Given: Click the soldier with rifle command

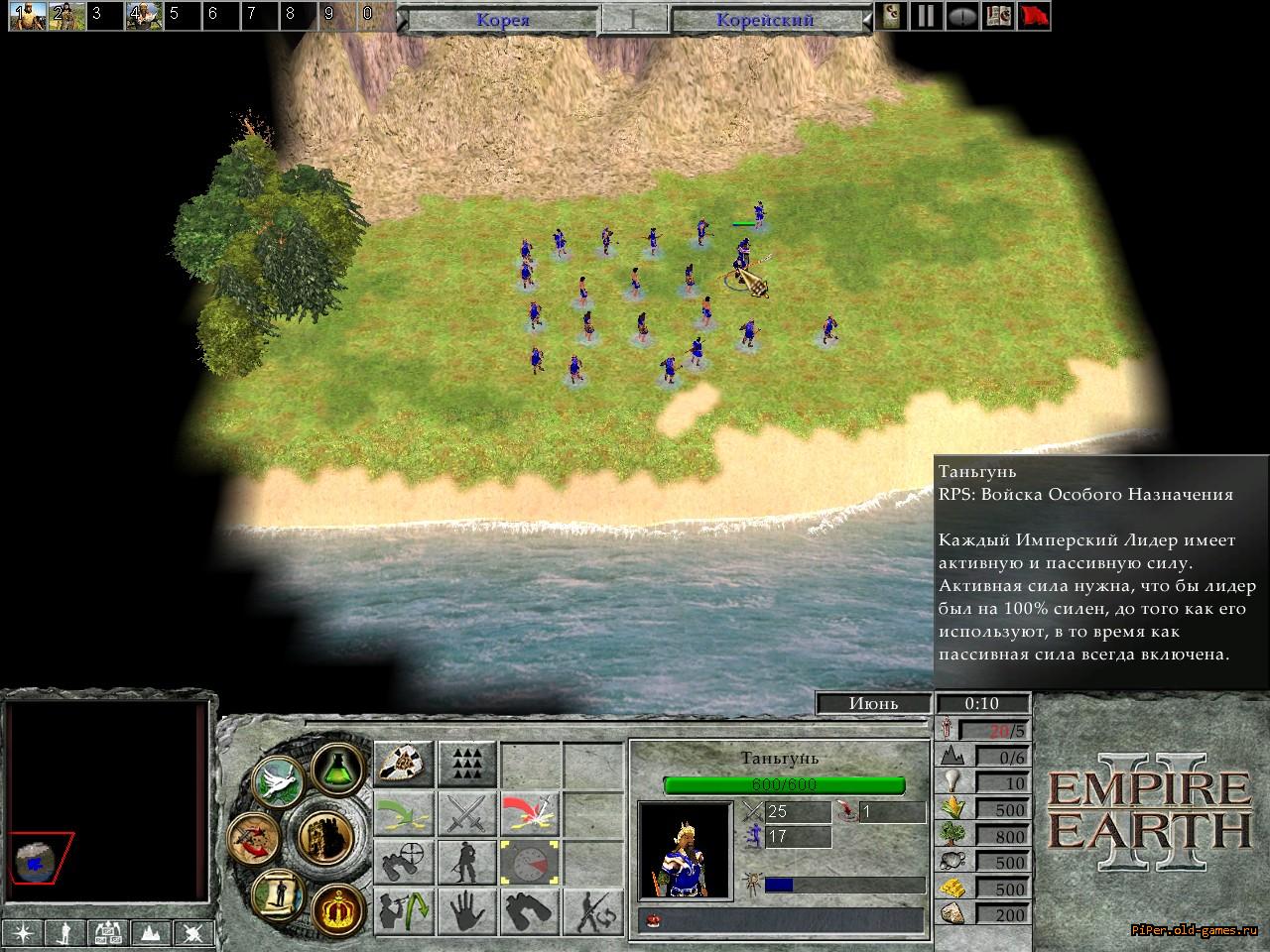Looking at the screenshot, I should 466,863.
